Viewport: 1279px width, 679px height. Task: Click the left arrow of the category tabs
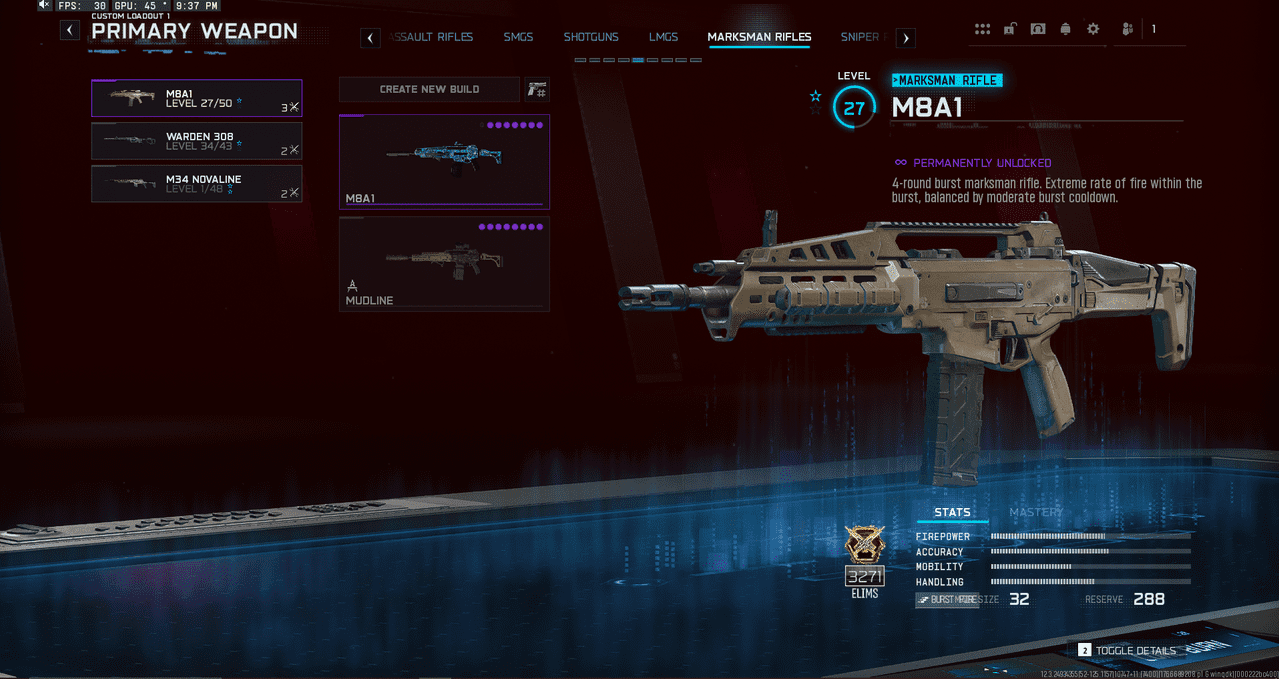(370, 38)
